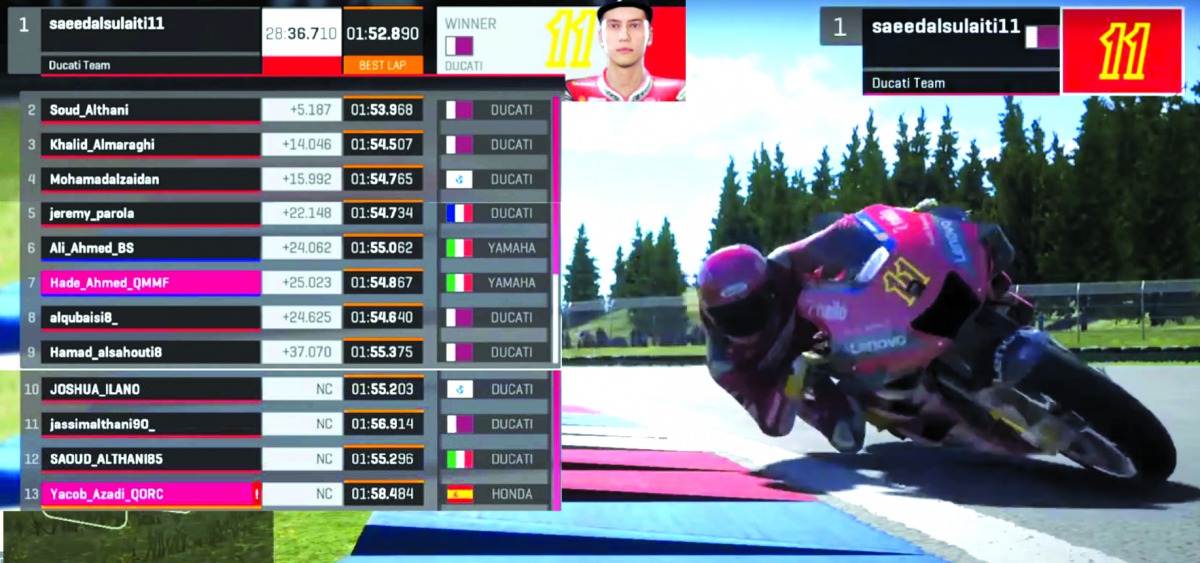Pick SAOUD_ALTHANI85 from the list
1200x563 pixels.
pyautogui.click(x=150, y=459)
